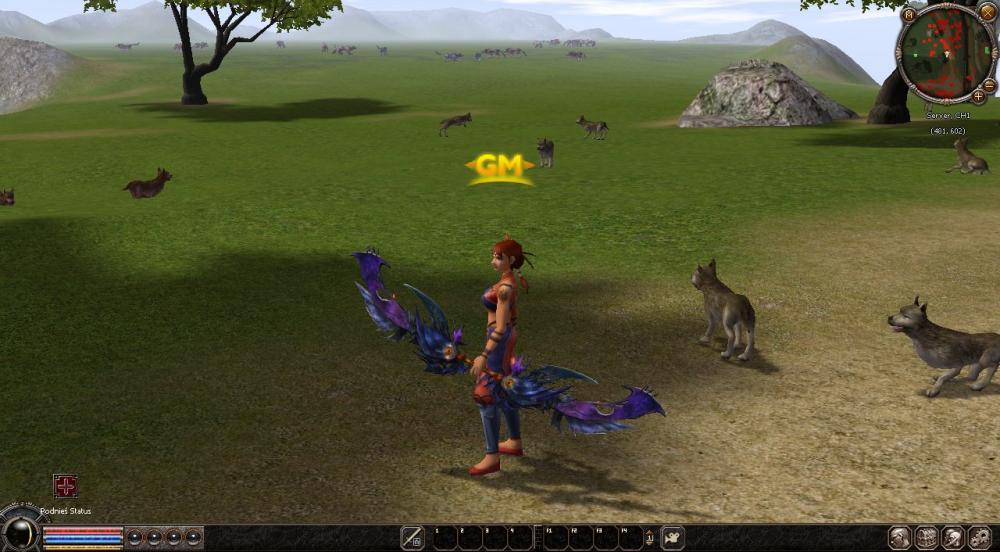Switch the quickslot page number arrows

pos(648,538)
